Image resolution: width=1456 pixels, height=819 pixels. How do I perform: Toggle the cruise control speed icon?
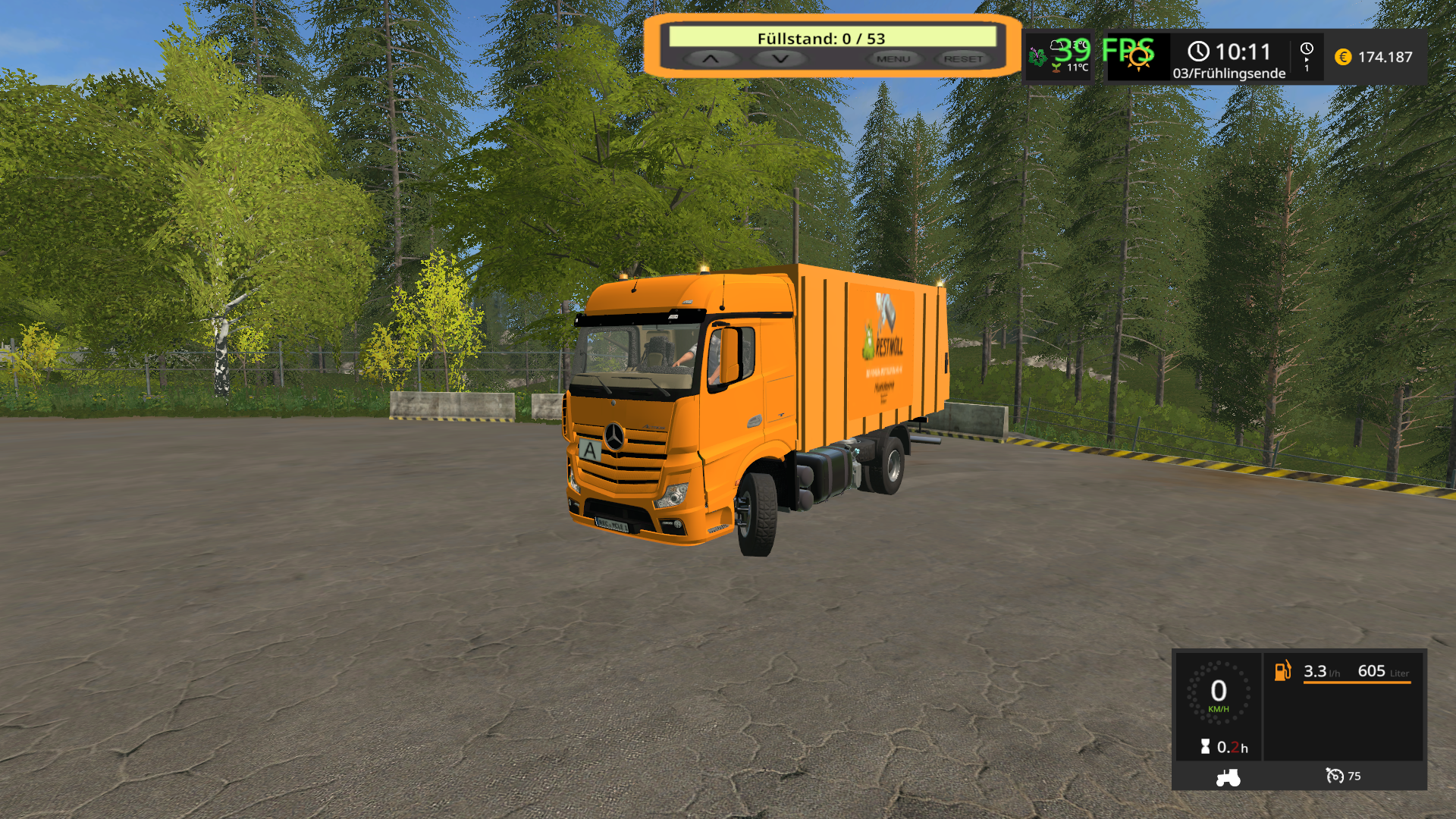(x=1334, y=776)
